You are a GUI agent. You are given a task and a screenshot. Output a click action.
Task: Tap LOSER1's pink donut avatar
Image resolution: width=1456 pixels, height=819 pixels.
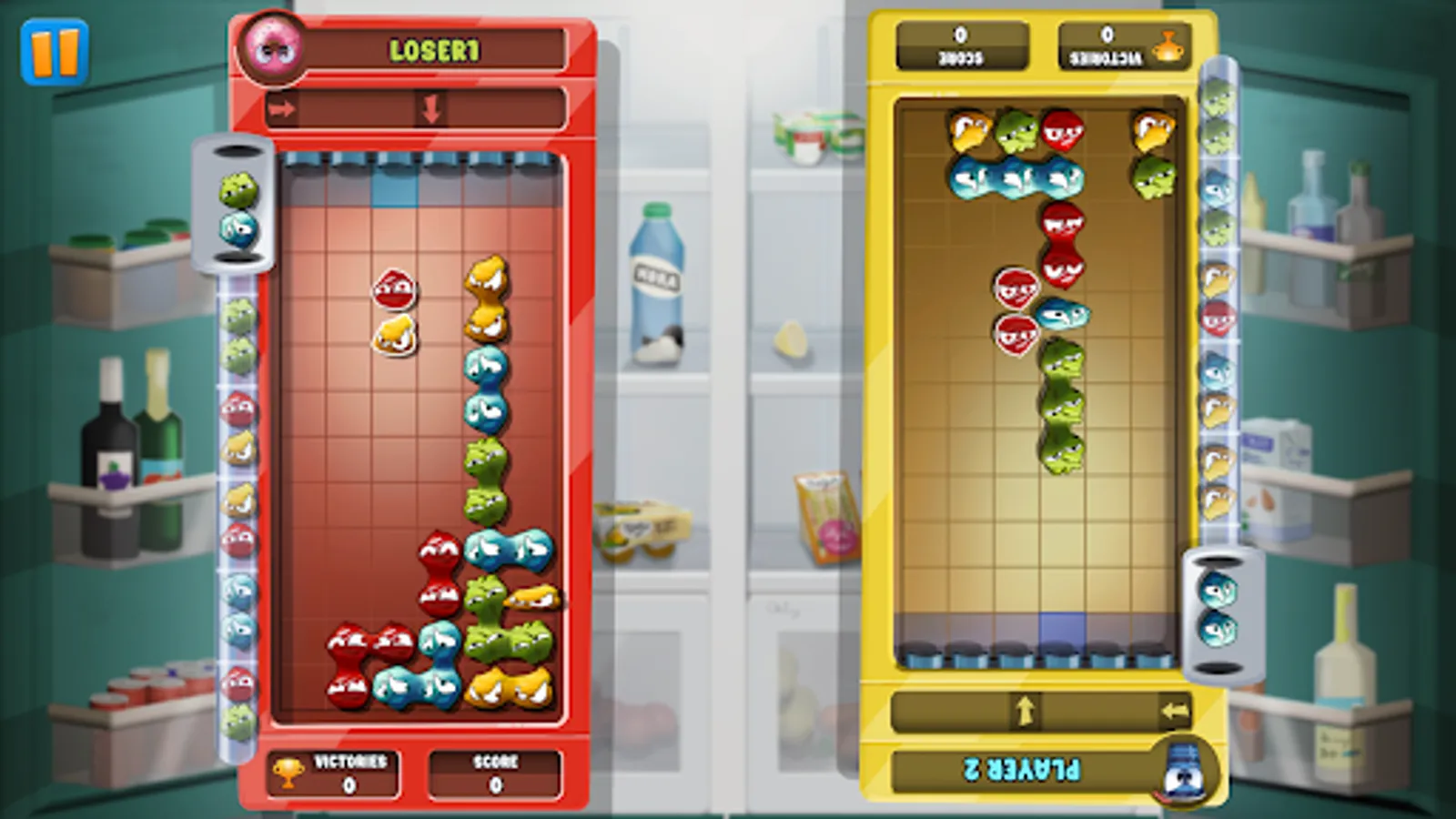click(x=272, y=50)
